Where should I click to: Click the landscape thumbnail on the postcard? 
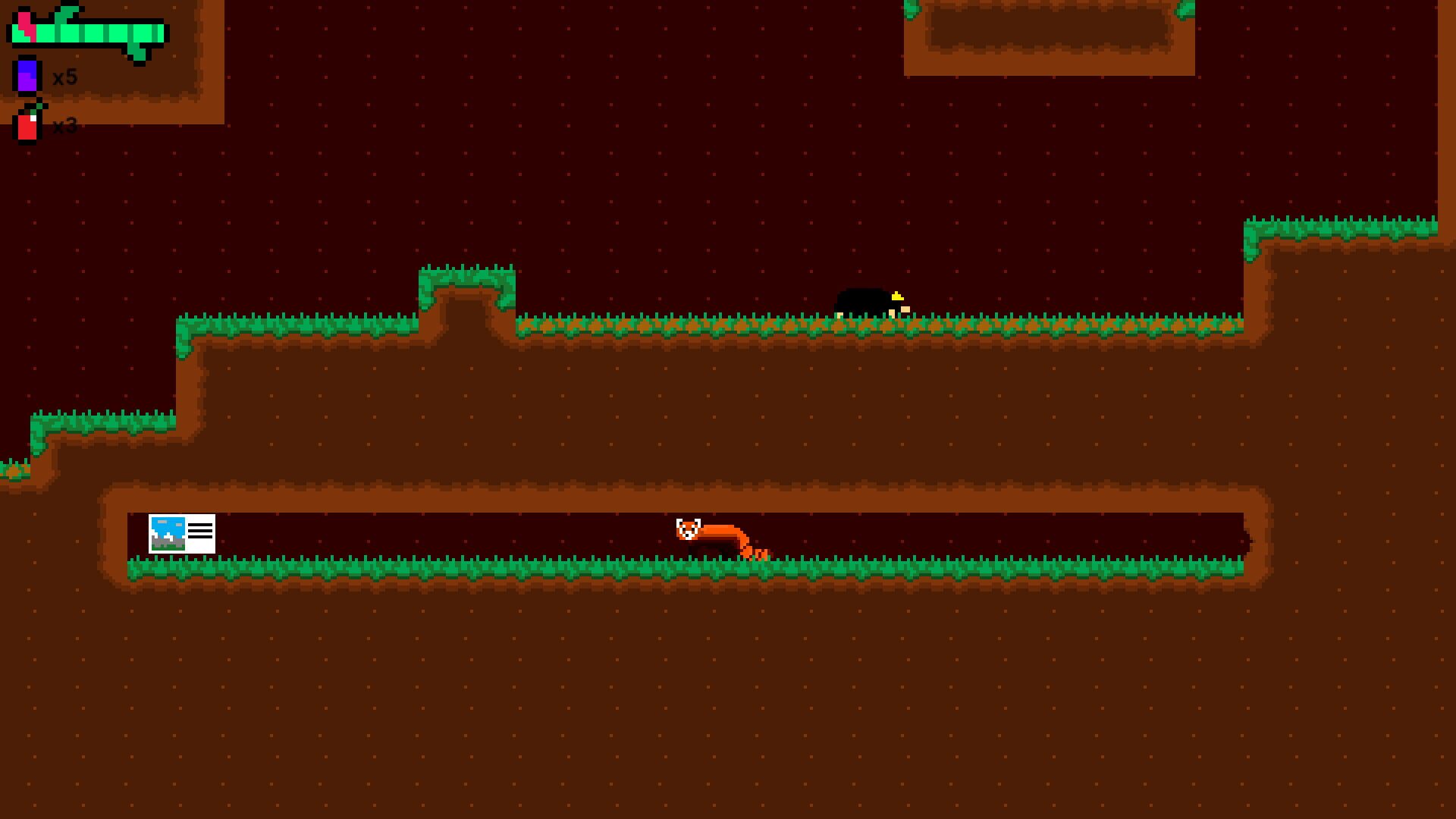[x=168, y=533]
